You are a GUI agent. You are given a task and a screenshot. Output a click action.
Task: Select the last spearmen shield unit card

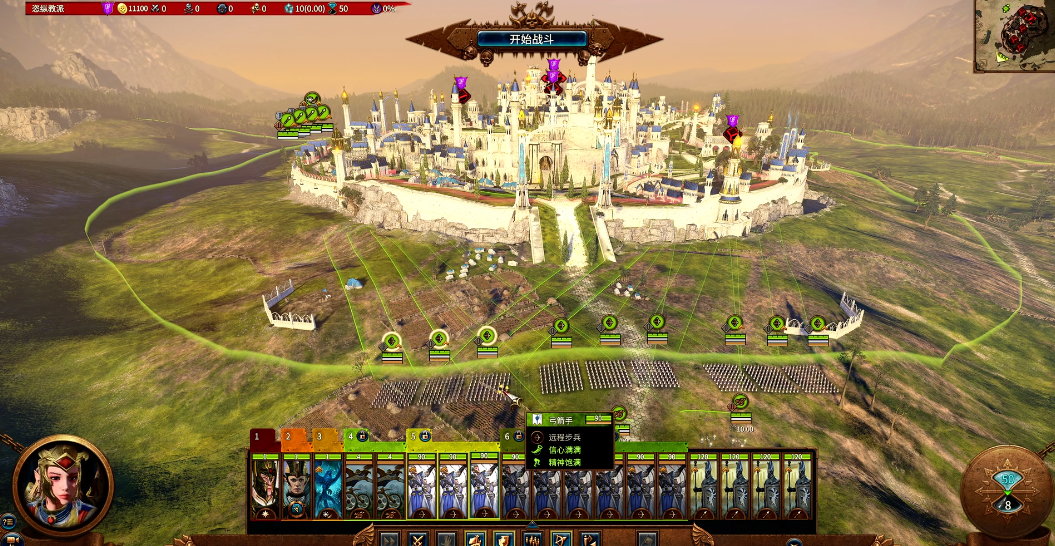point(798,489)
